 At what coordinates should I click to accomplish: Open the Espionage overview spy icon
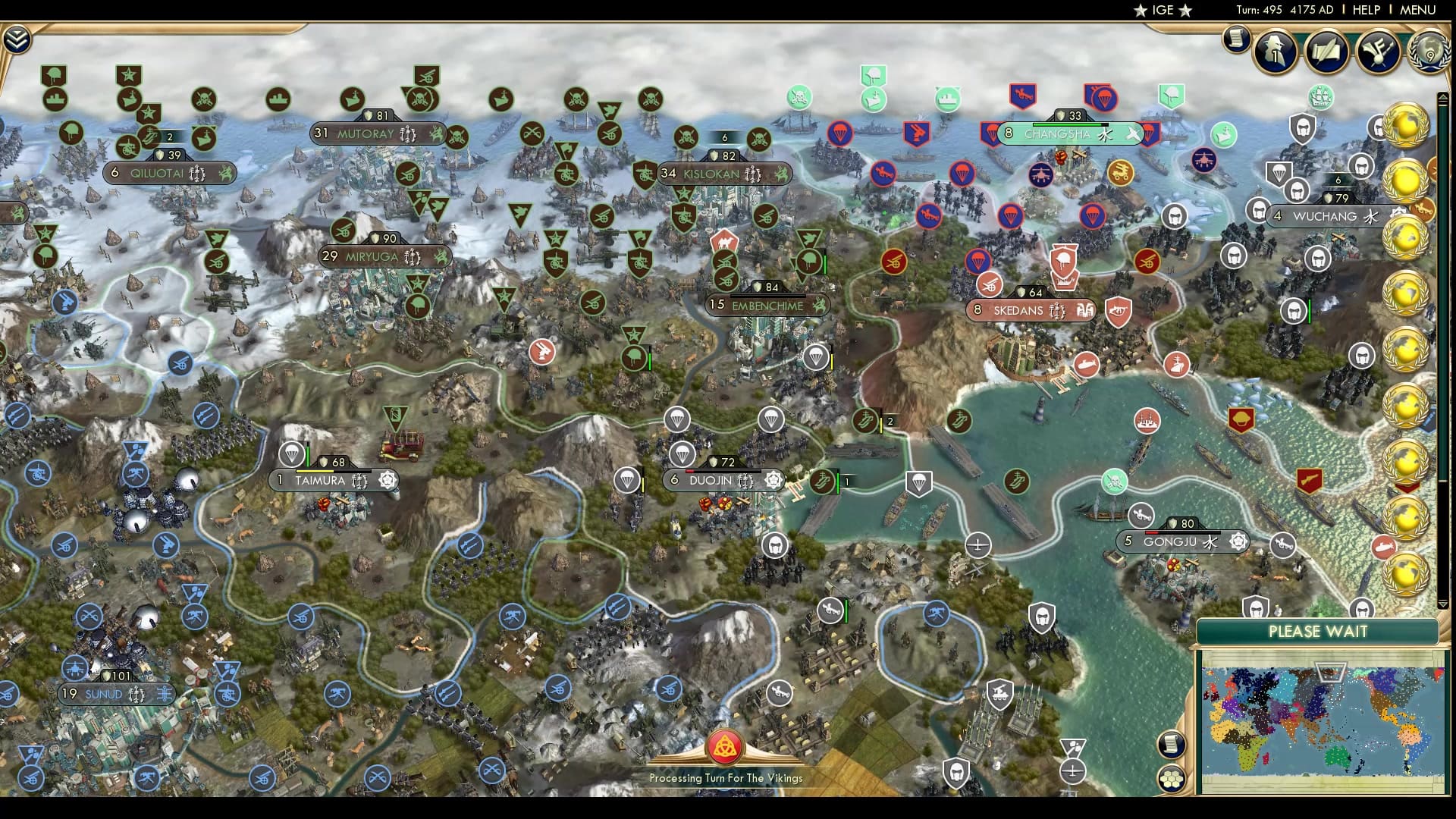tap(1276, 53)
